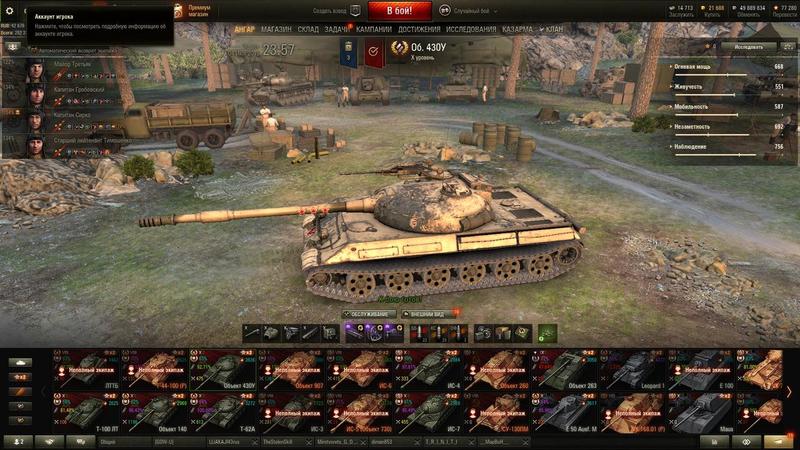Switch to the Склад tab
This screenshot has width=800, height=450.
(x=308, y=30)
